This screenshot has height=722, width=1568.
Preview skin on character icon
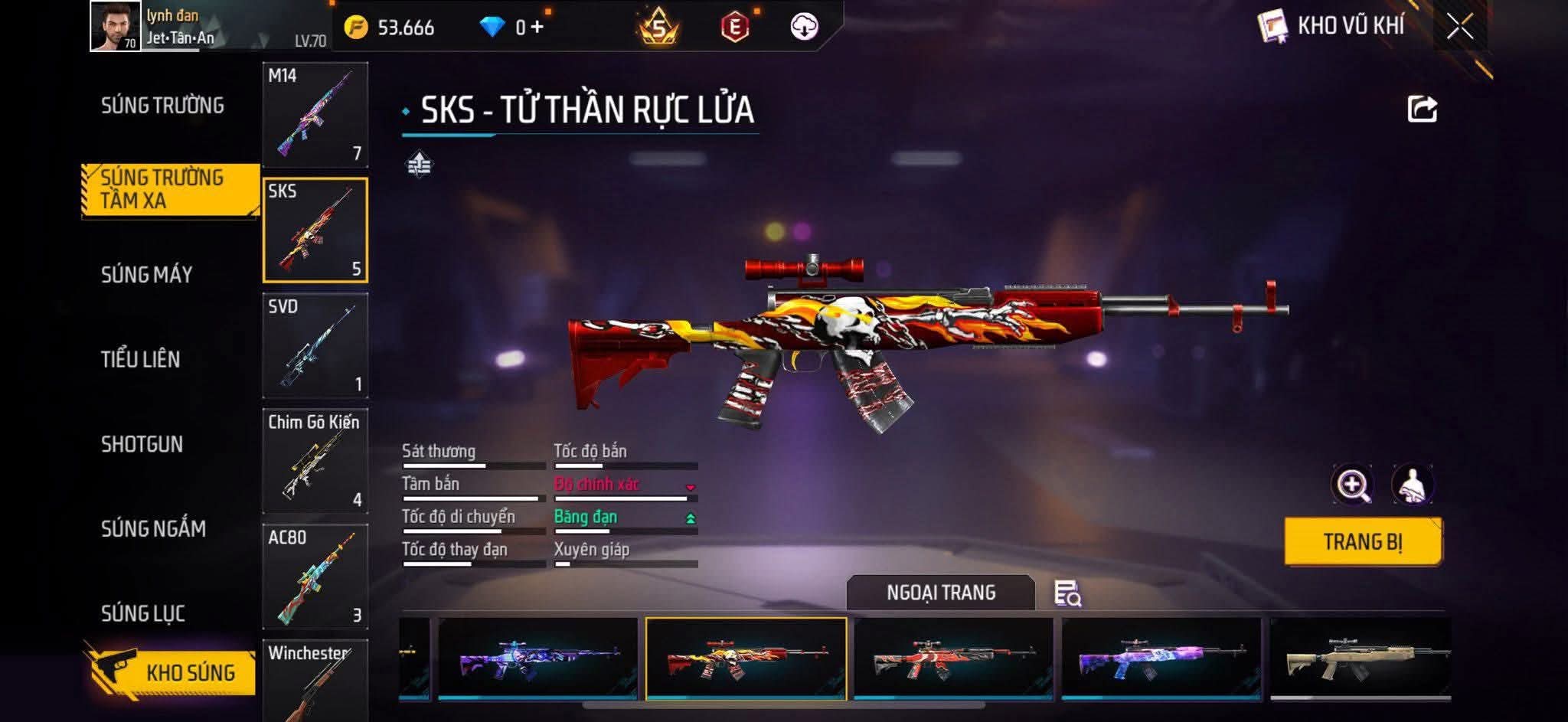tap(1412, 485)
